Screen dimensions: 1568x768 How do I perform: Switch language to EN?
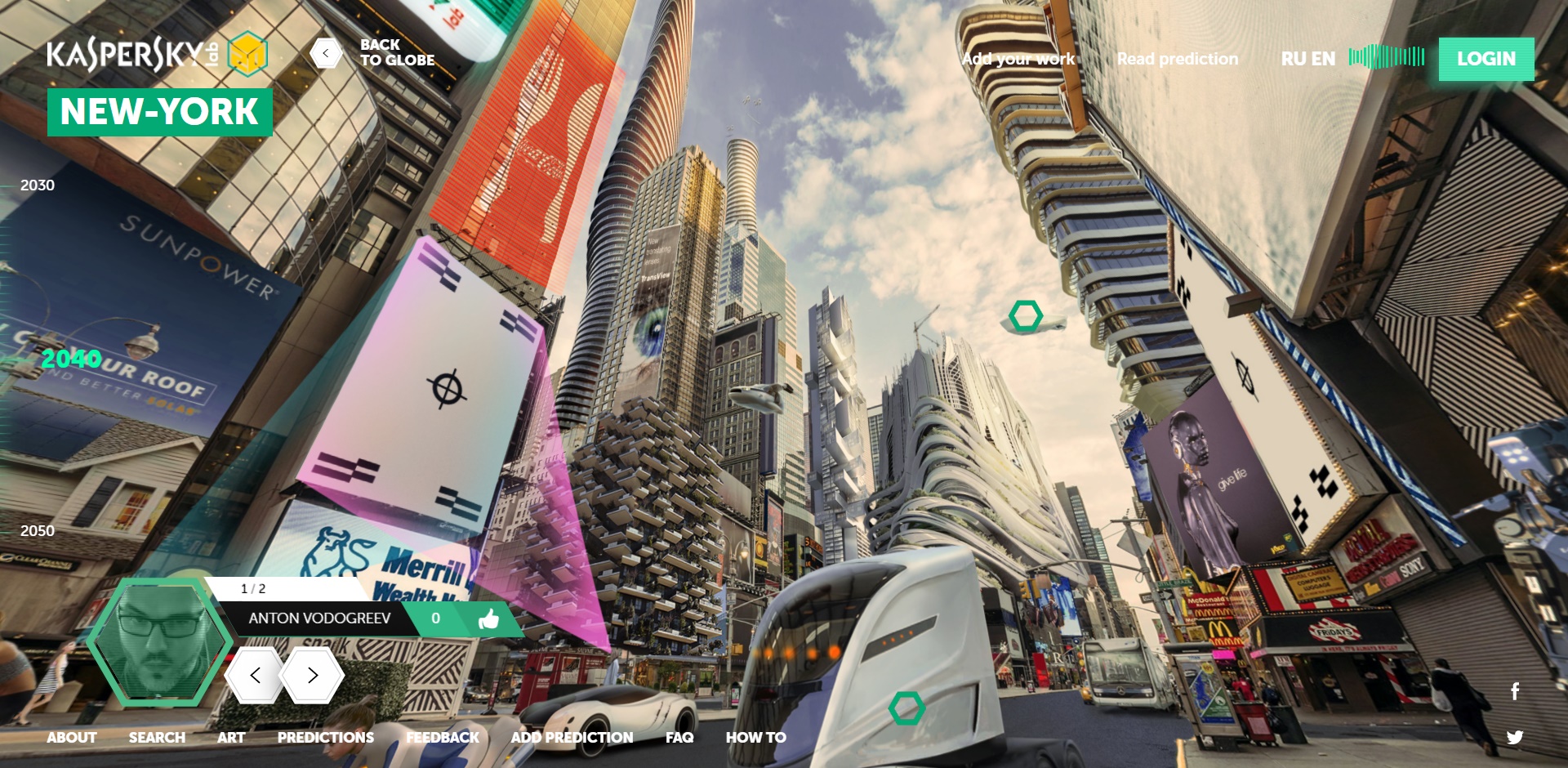pyautogui.click(x=1323, y=59)
